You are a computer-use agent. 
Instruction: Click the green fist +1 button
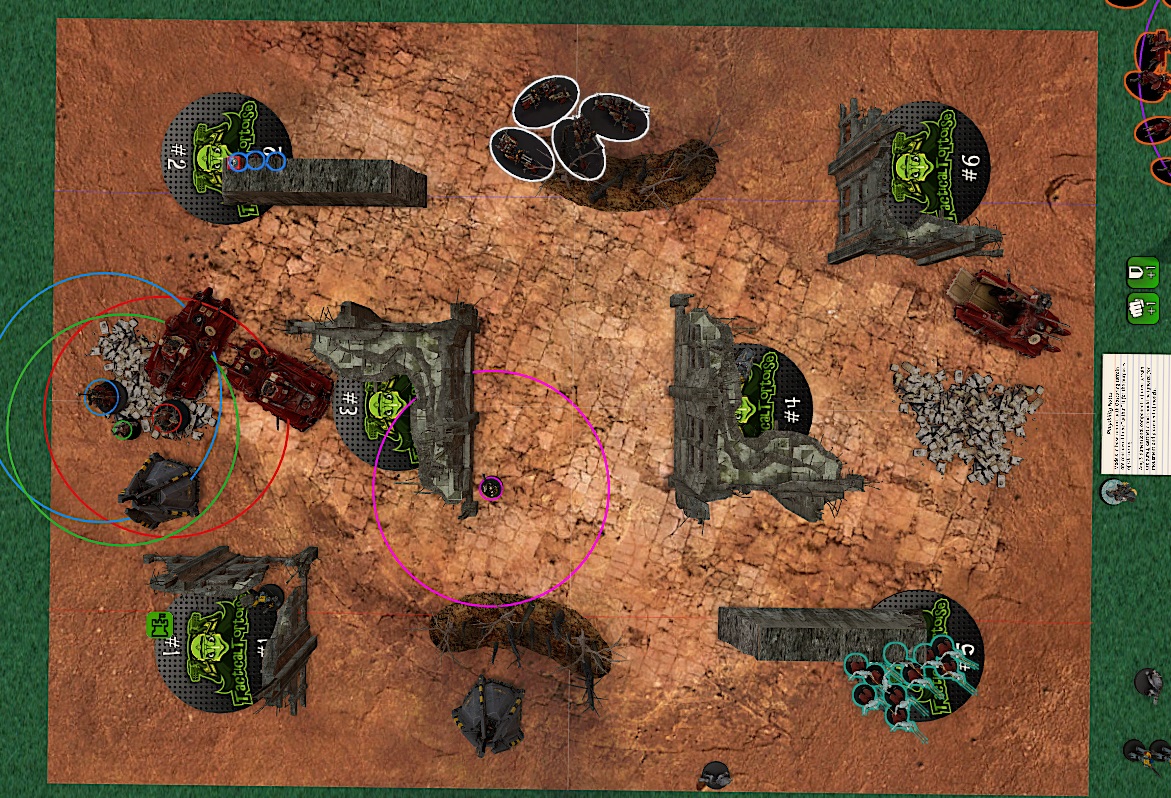click(1142, 307)
